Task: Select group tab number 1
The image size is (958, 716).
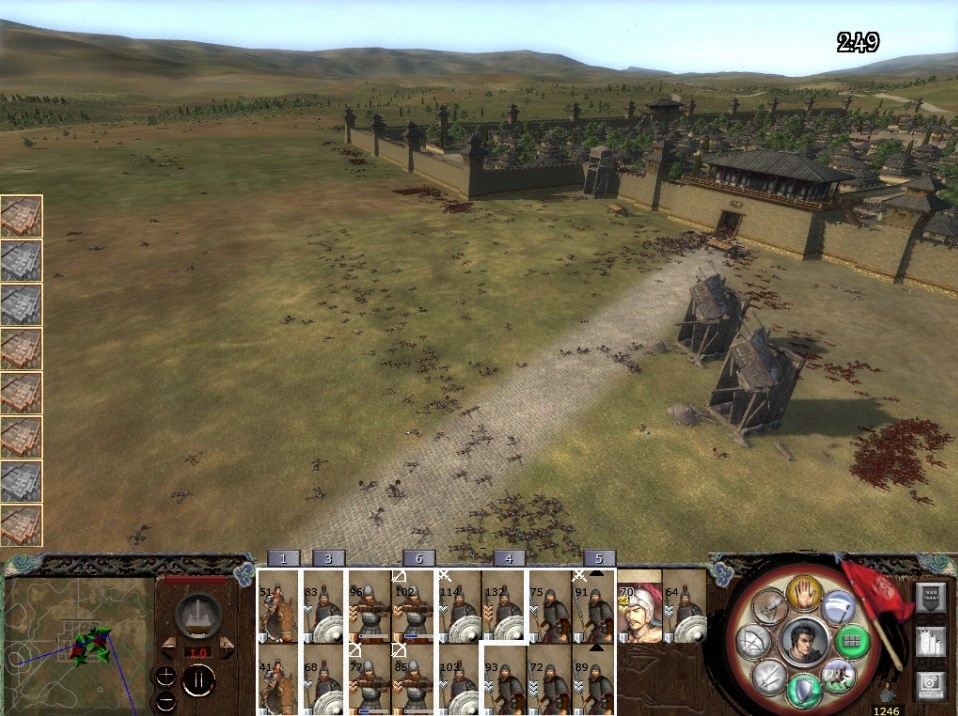Action: tap(284, 558)
